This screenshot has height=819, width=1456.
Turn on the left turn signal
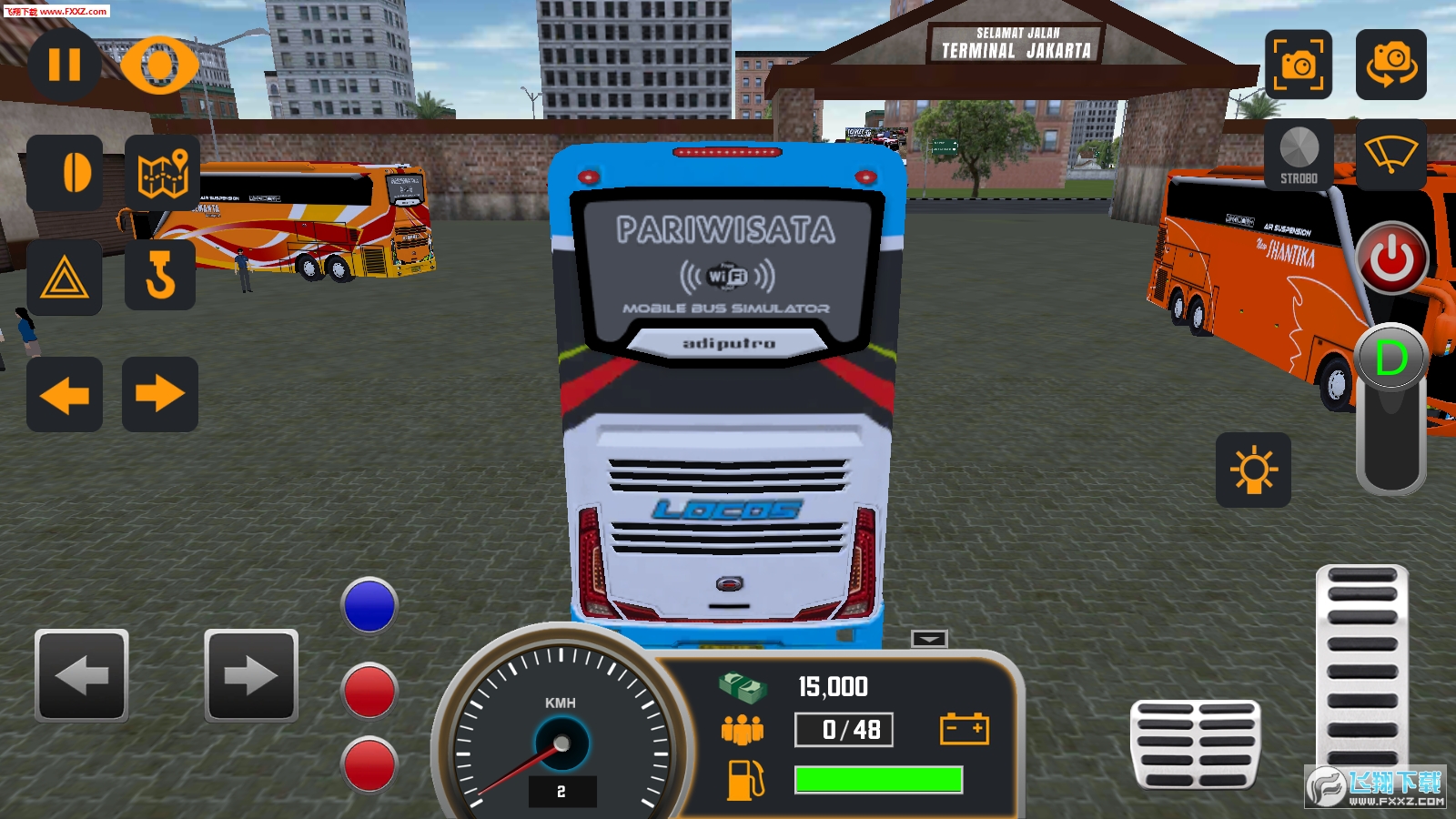coord(64,395)
